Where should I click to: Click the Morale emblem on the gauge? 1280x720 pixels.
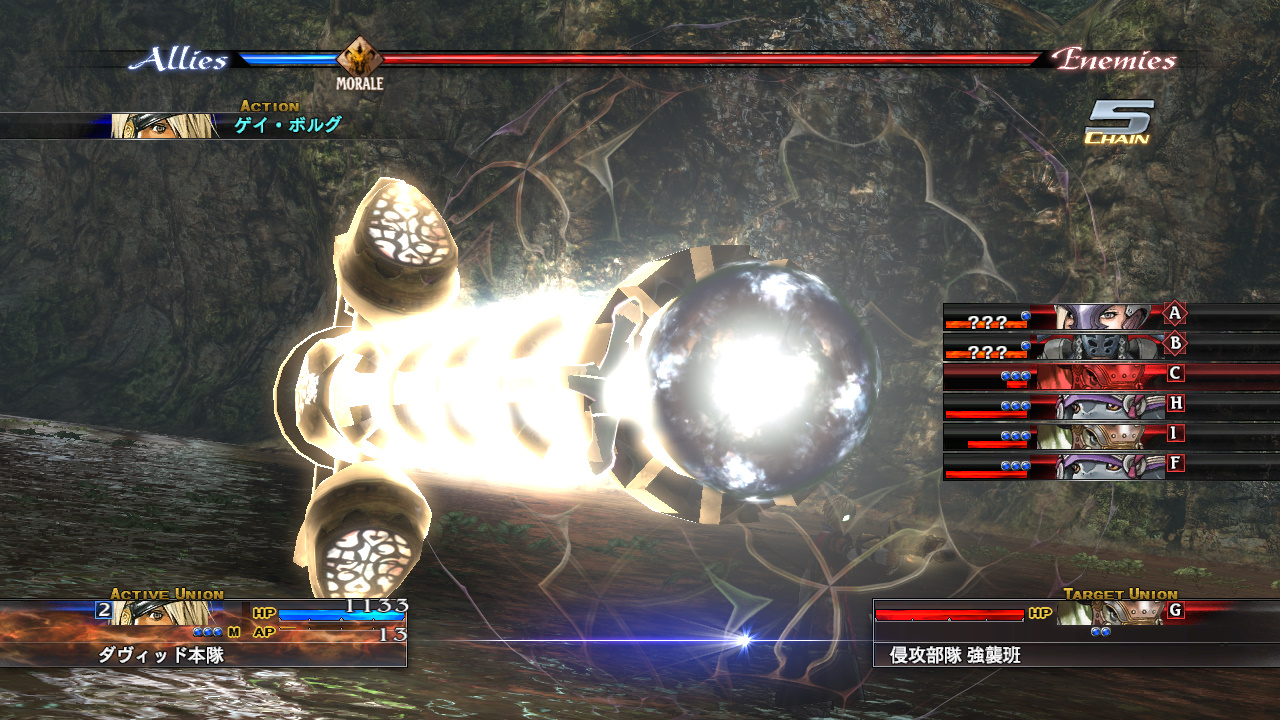coord(359,58)
